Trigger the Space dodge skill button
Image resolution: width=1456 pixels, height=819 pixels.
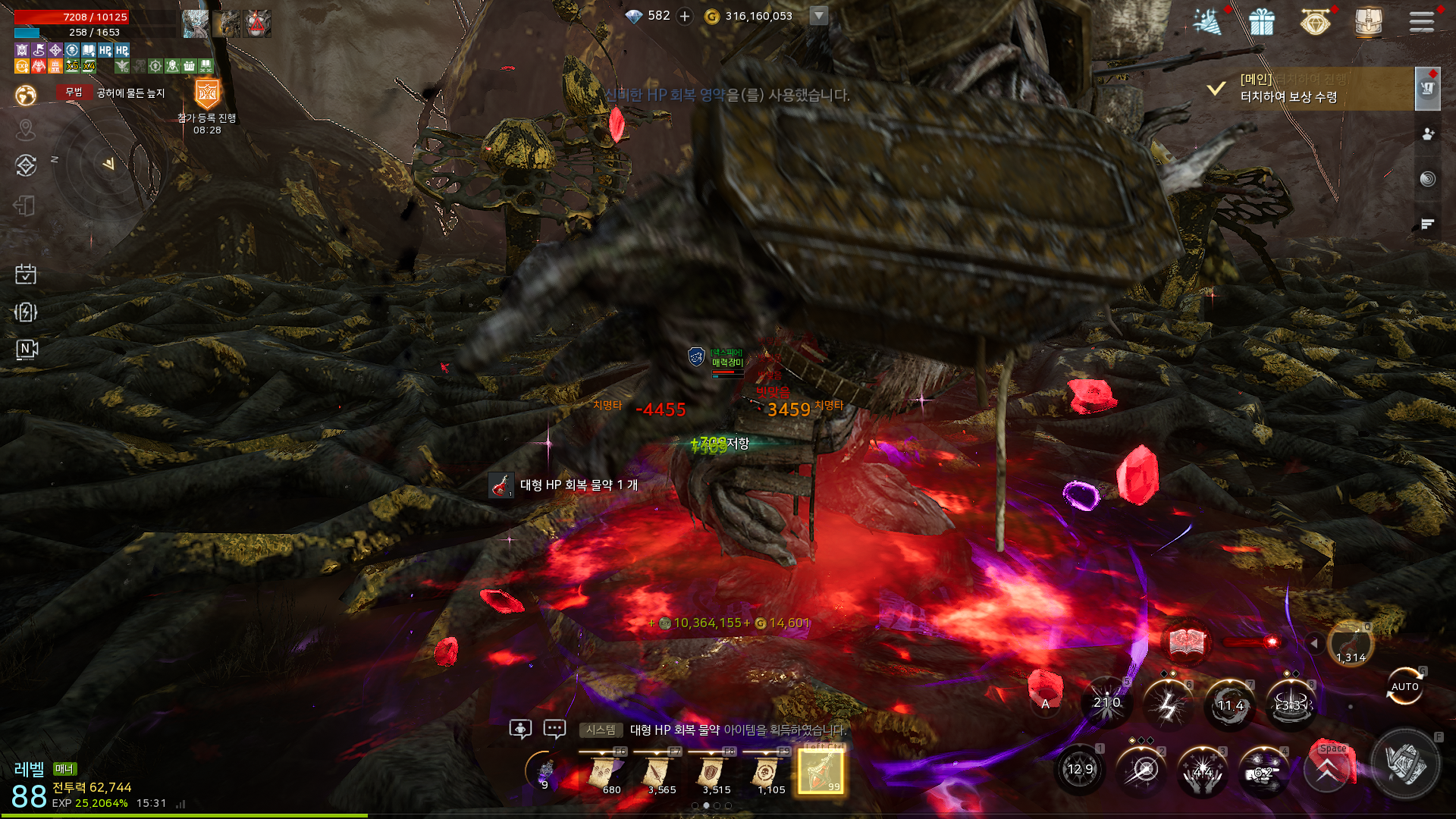(x=1327, y=769)
